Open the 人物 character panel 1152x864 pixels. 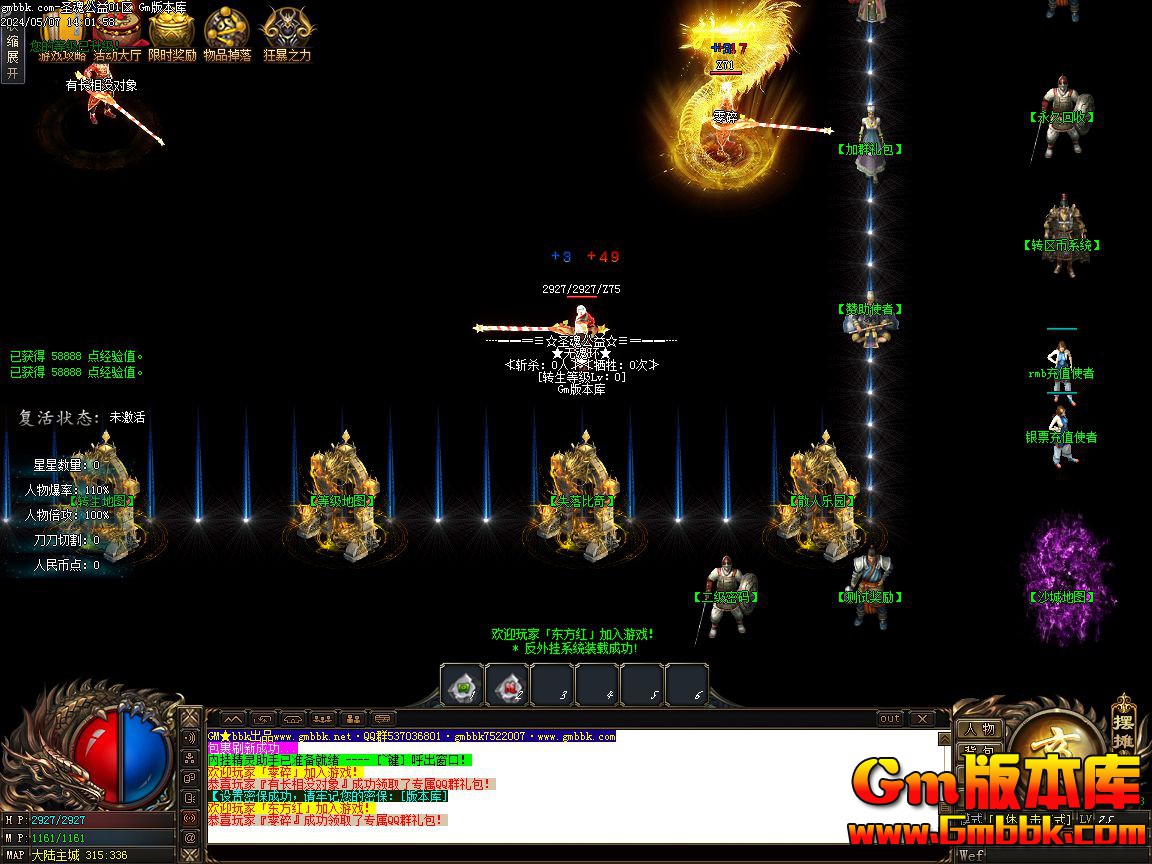point(979,729)
